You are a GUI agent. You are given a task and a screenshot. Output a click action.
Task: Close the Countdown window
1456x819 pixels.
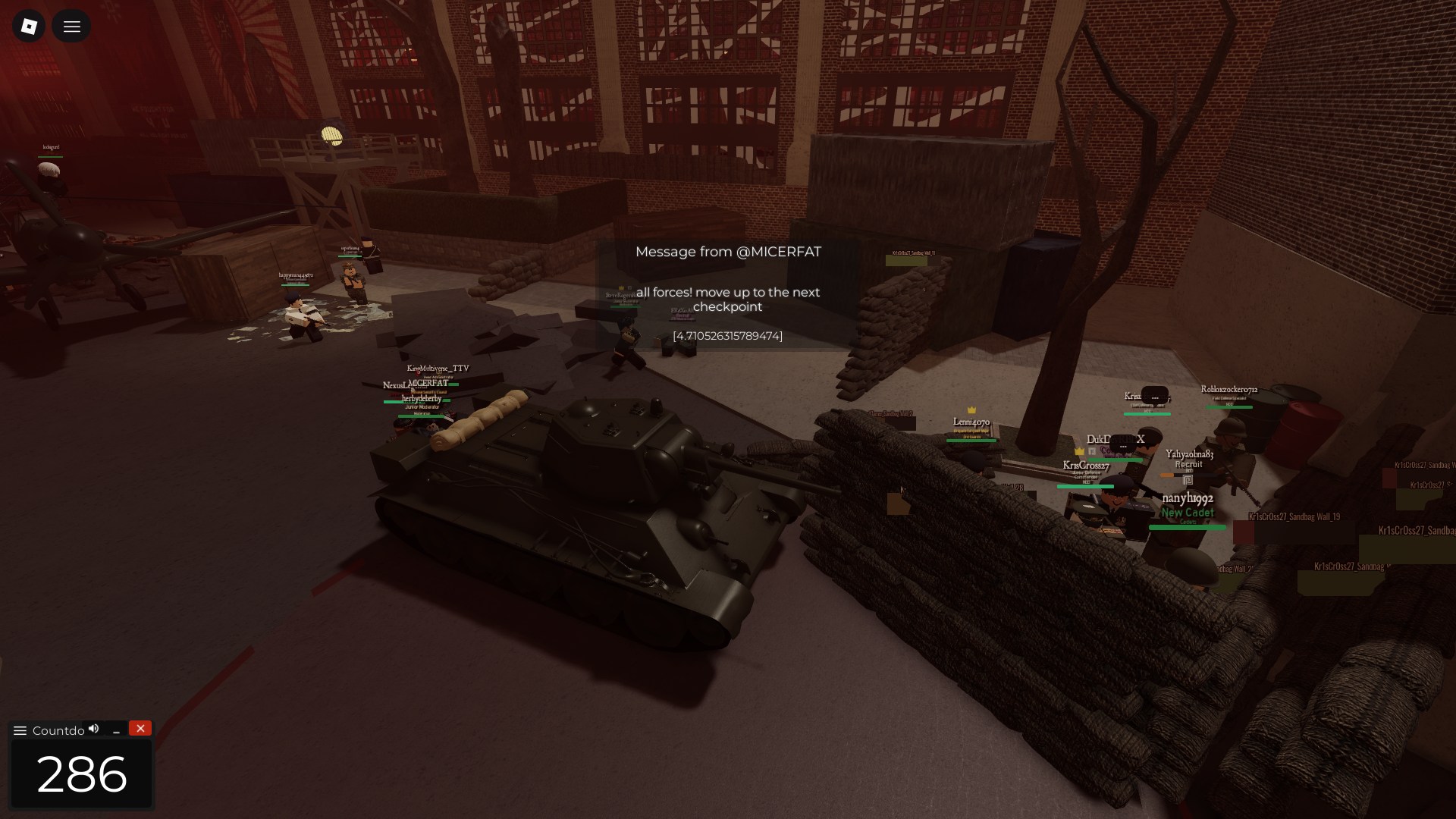click(x=140, y=728)
